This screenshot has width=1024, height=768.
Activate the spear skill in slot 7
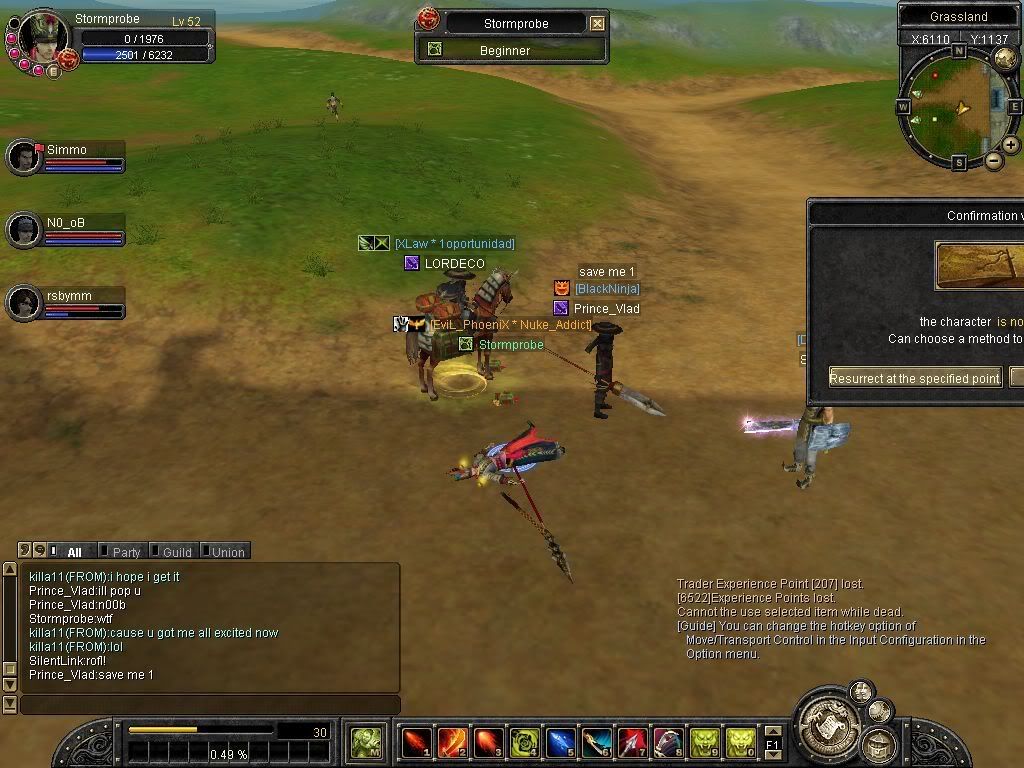point(632,742)
